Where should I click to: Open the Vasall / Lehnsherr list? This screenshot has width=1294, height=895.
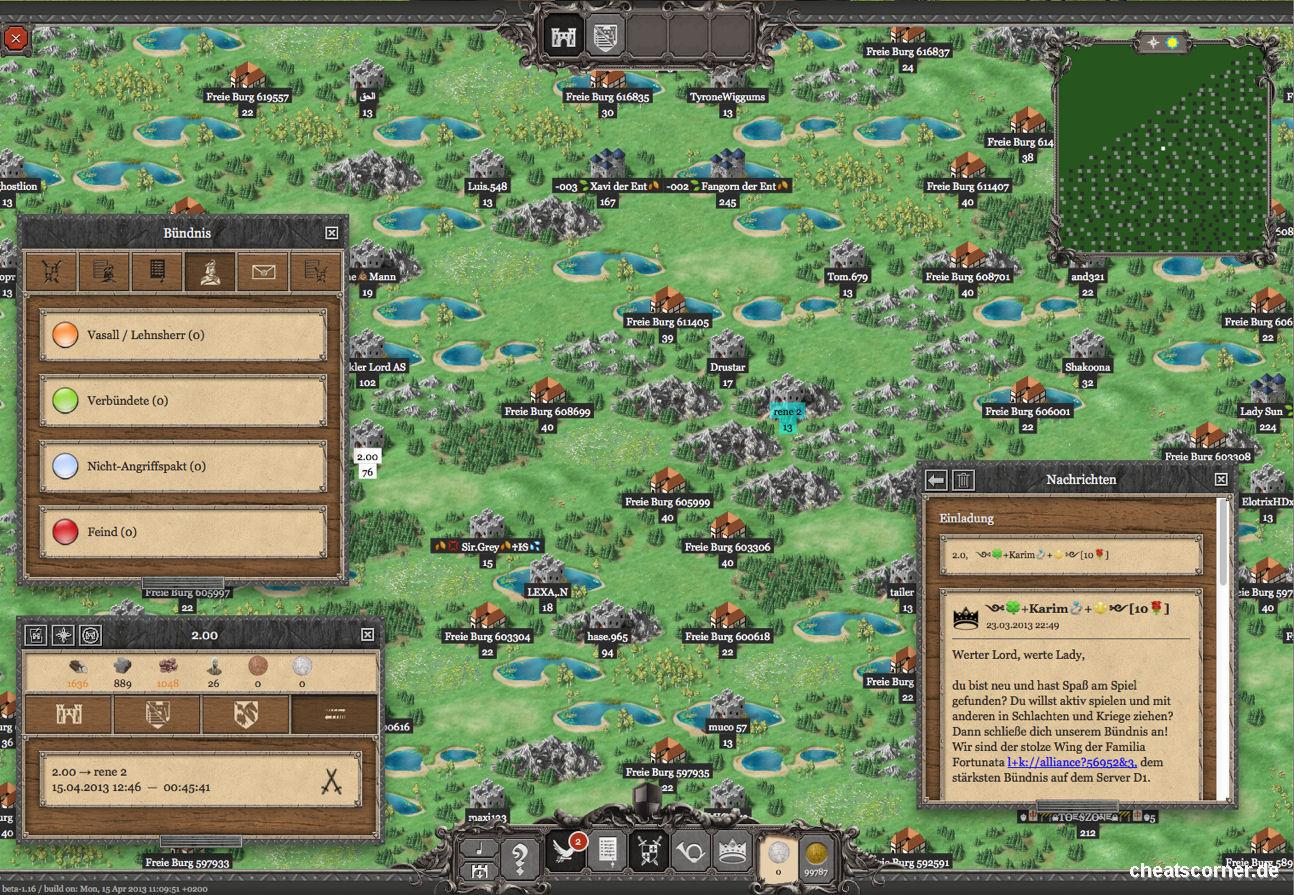click(183, 335)
